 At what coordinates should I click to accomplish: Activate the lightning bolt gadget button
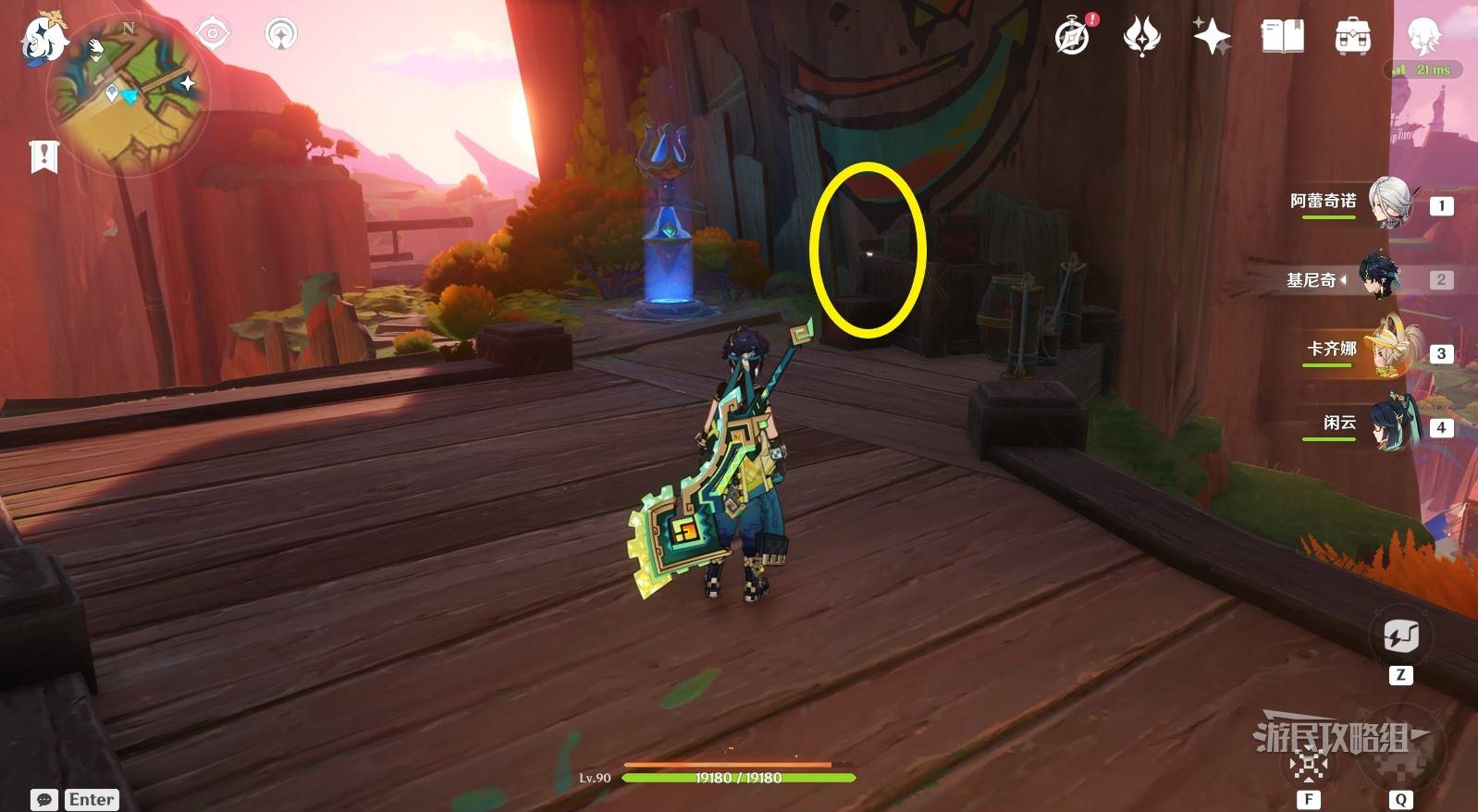1400,636
